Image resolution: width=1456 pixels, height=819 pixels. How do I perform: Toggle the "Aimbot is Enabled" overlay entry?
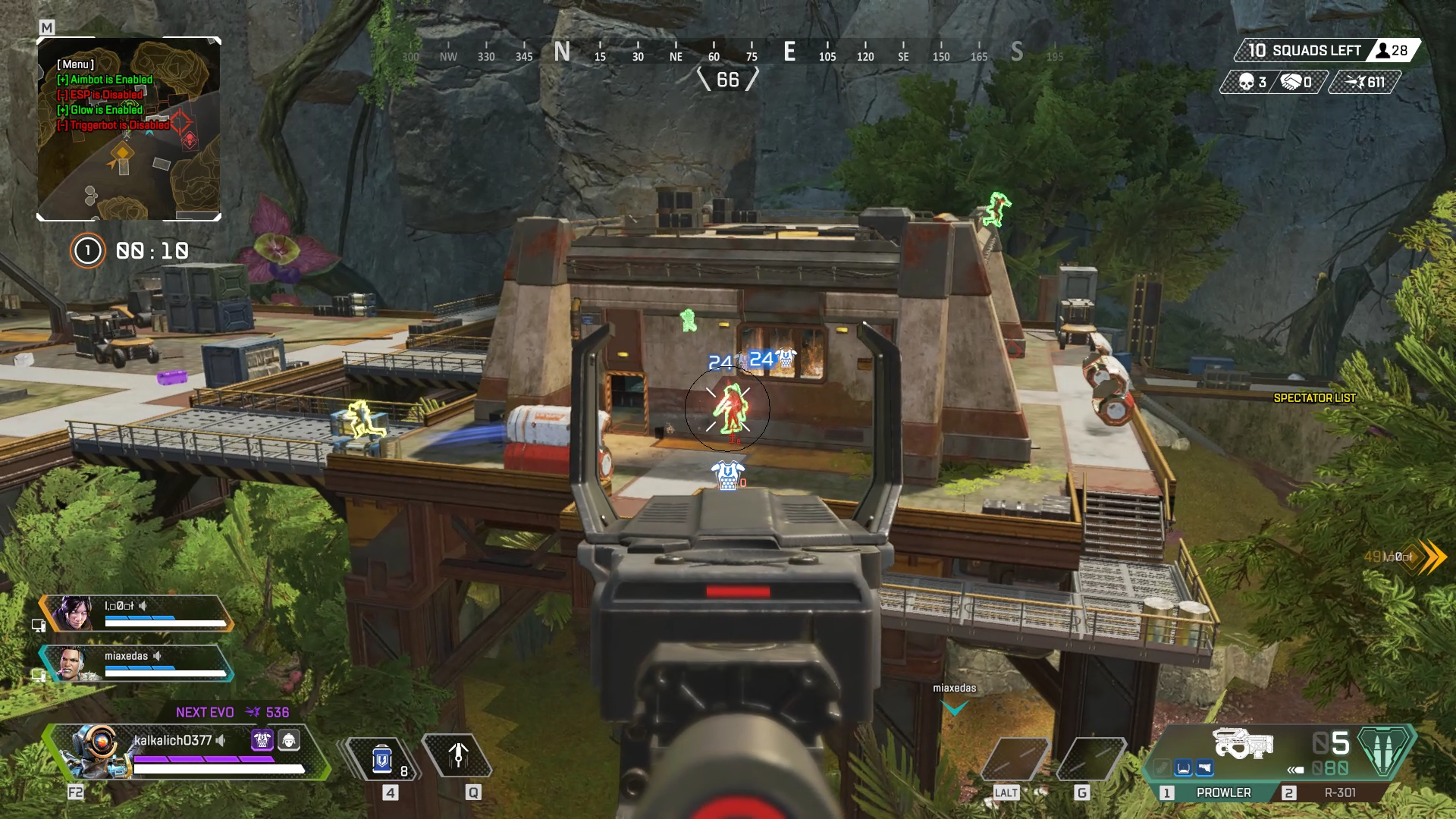105,80
